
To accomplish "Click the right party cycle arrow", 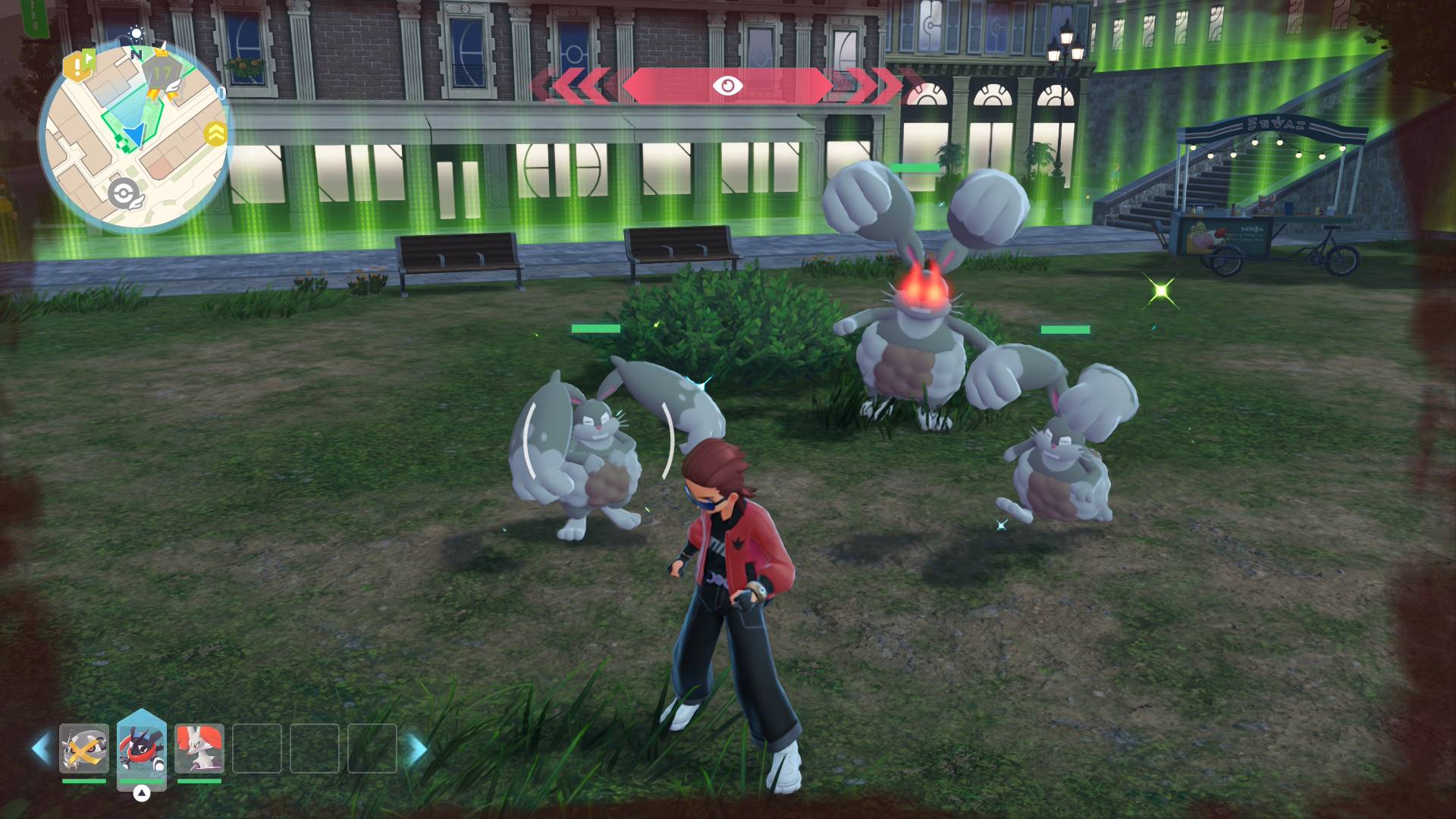I will (x=416, y=749).
